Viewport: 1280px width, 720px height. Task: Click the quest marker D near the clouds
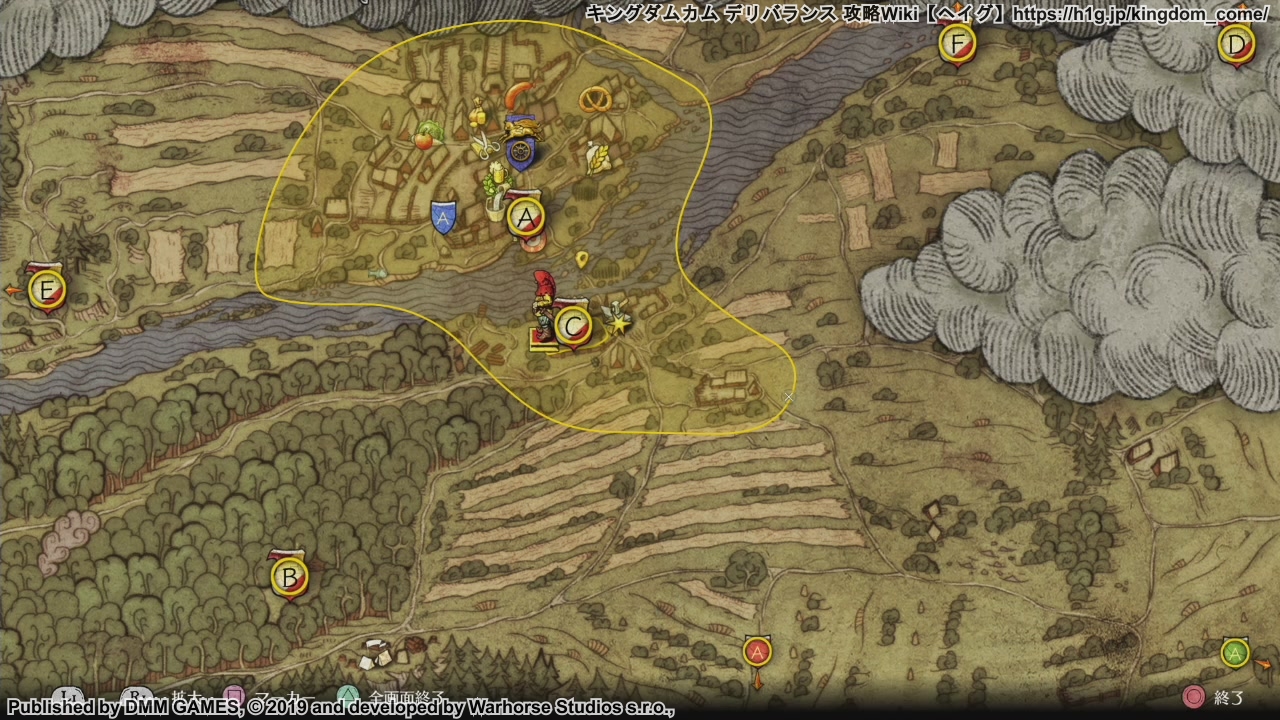[1237, 45]
